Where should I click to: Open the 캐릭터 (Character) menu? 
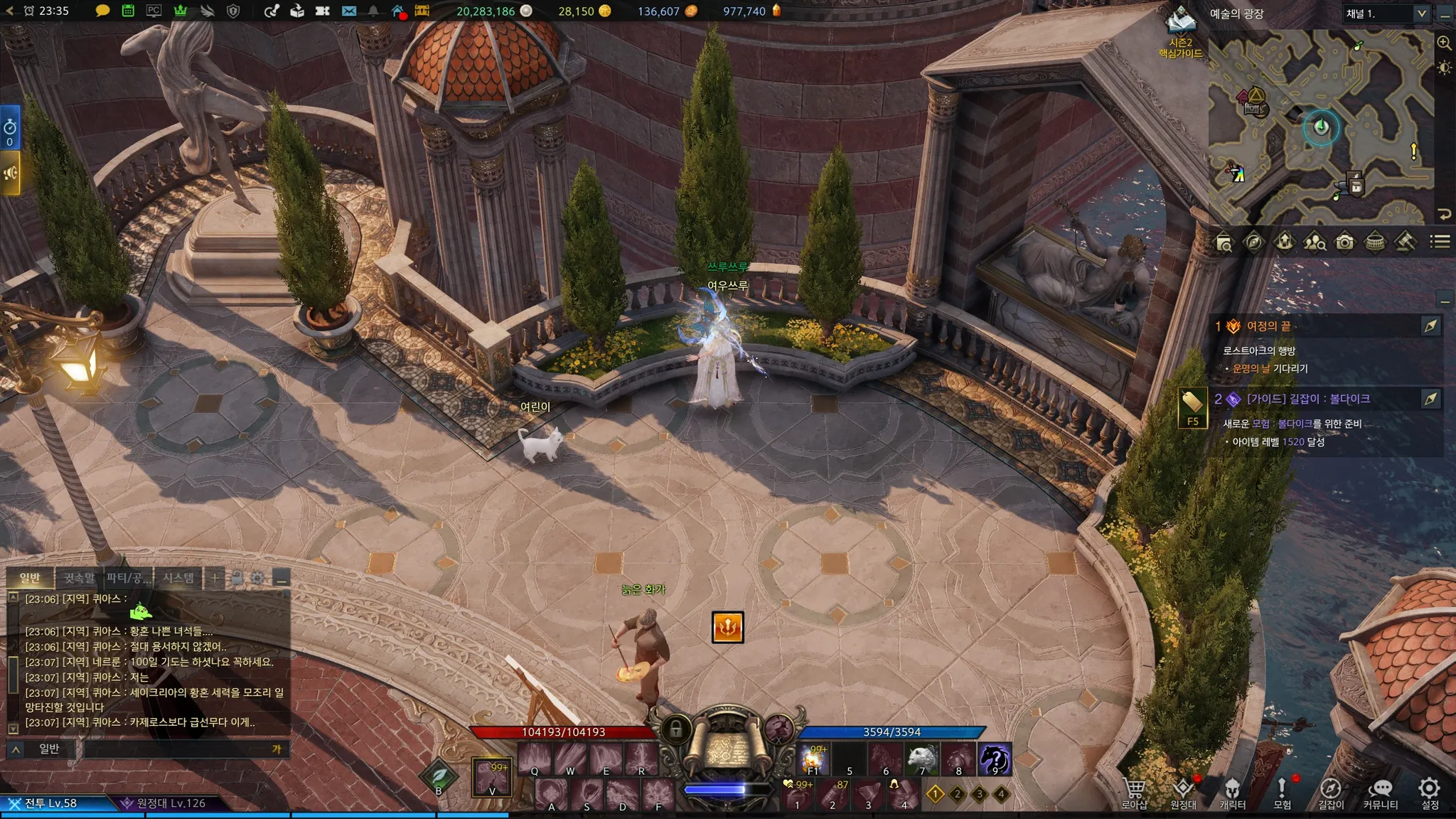coord(1232,791)
